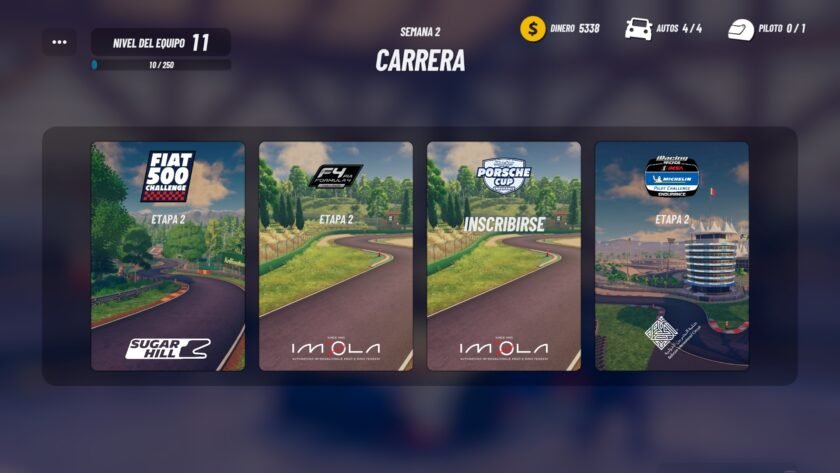Screen dimensions: 840x473
Task: Open the three-dots options menu
Action: click(59, 42)
